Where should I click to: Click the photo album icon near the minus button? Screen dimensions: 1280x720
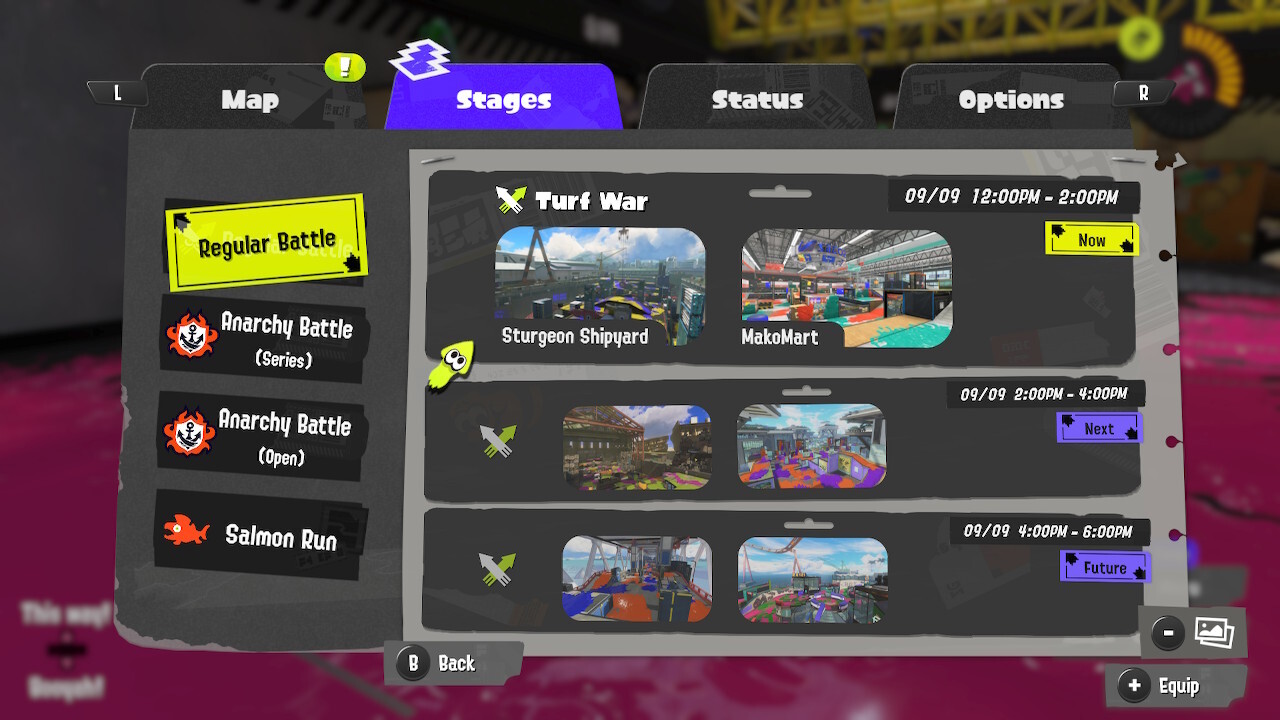click(x=1212, y=632)
